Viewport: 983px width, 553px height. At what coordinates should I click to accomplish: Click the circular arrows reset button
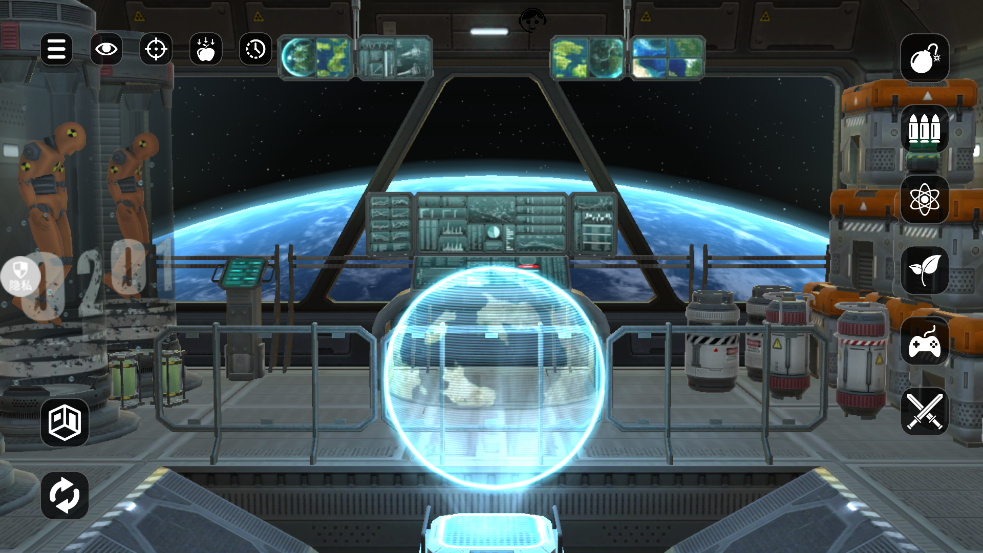tap(65, 495)
